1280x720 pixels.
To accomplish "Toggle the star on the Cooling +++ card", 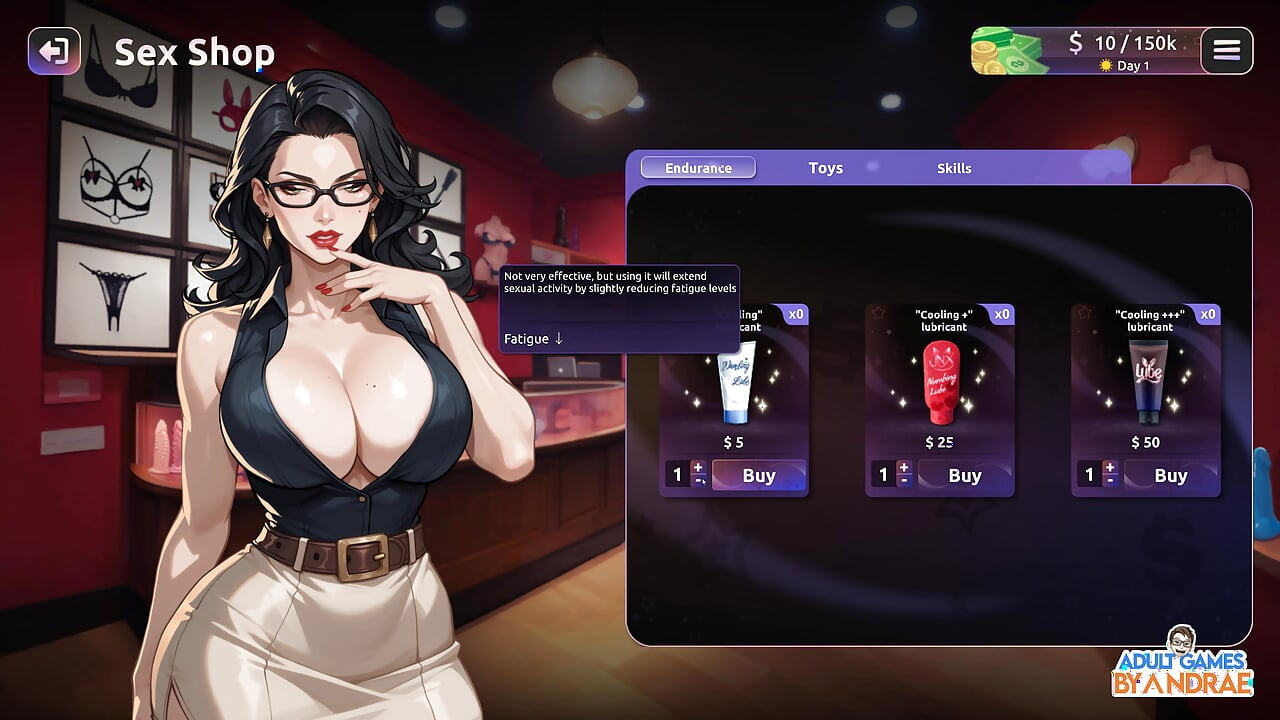I will pyautogui.click(x=1085, y=312).
